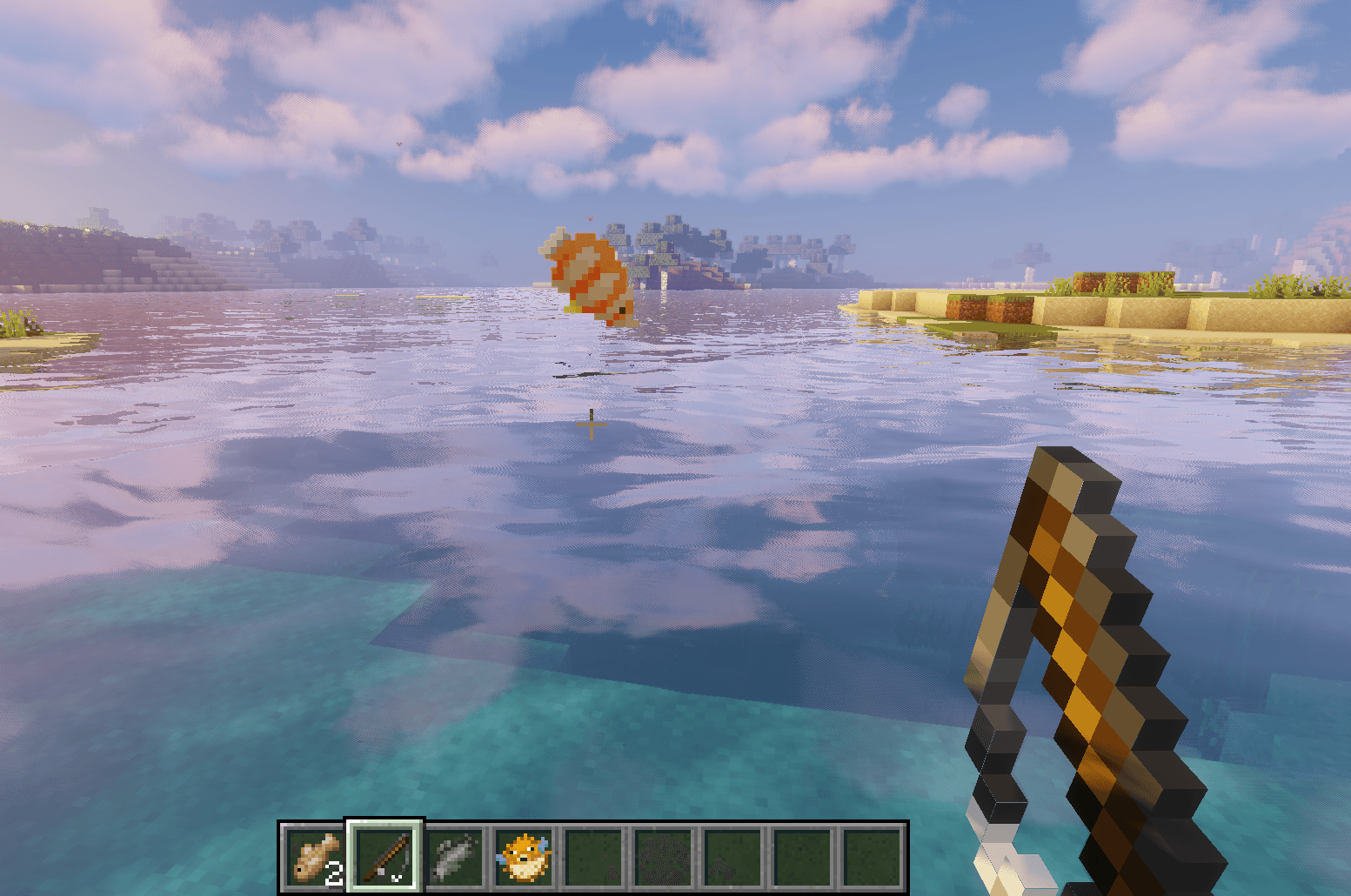
Task: Select the raw cod hotbar slot
Action: click(x=315, y=857)
